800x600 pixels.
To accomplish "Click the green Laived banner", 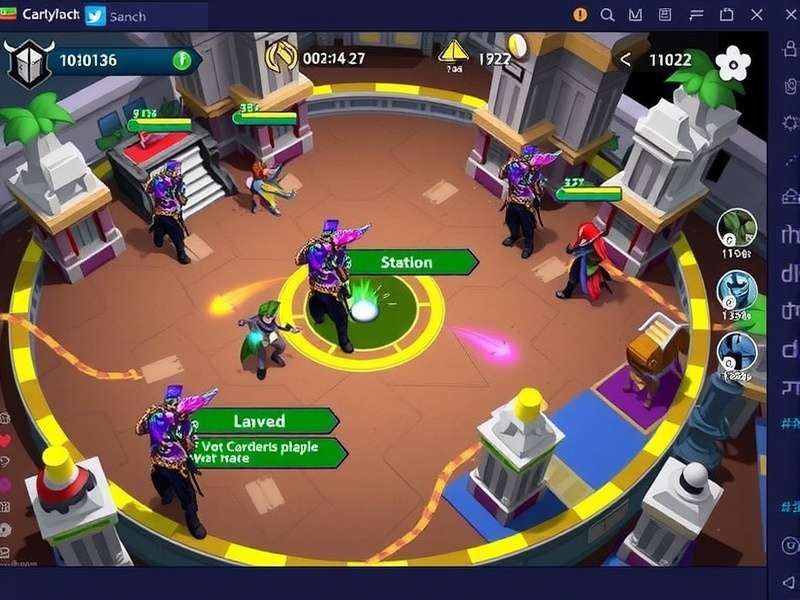I will [262, 421].
